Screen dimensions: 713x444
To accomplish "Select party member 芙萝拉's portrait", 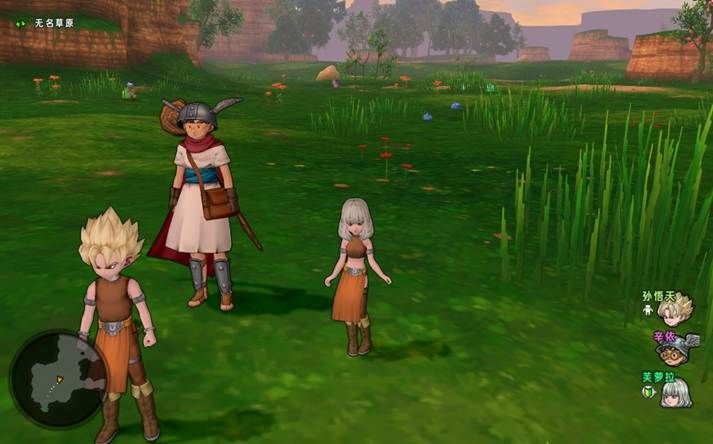I will 677,392.
